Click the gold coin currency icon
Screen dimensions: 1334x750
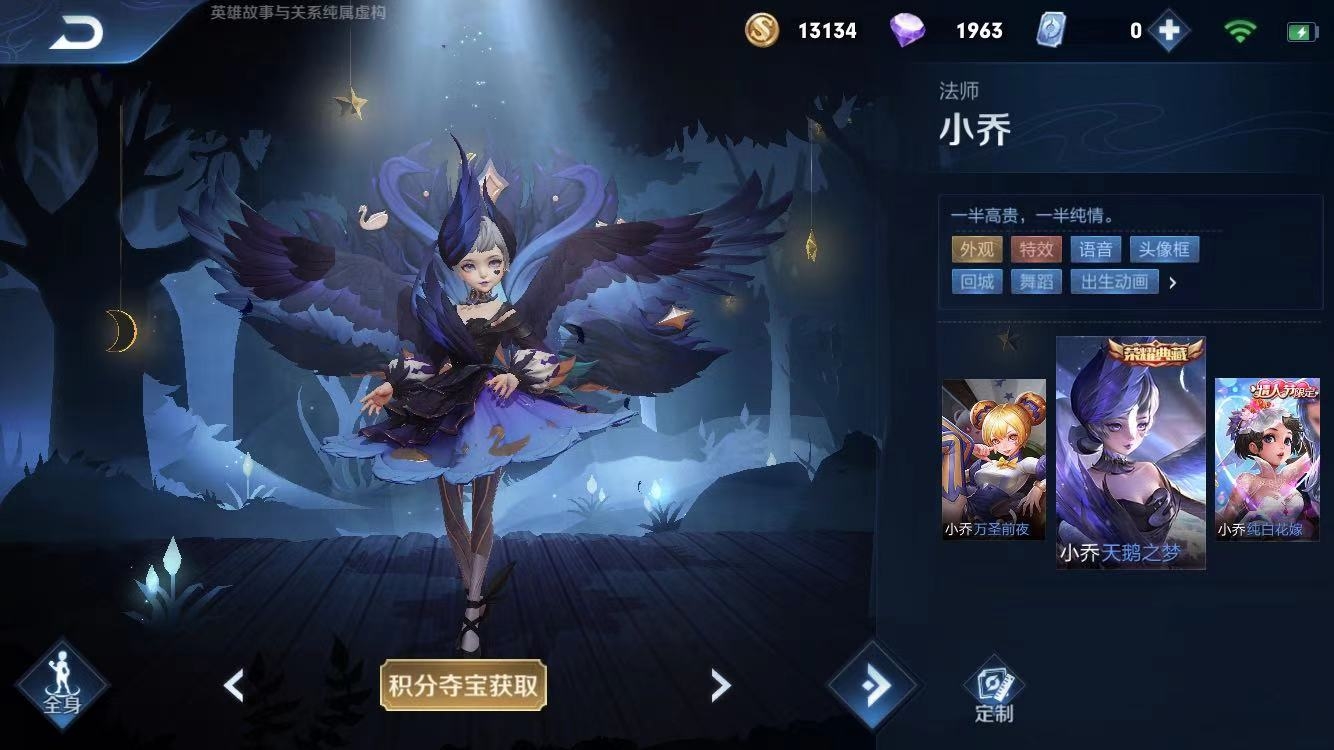[760, 30]
